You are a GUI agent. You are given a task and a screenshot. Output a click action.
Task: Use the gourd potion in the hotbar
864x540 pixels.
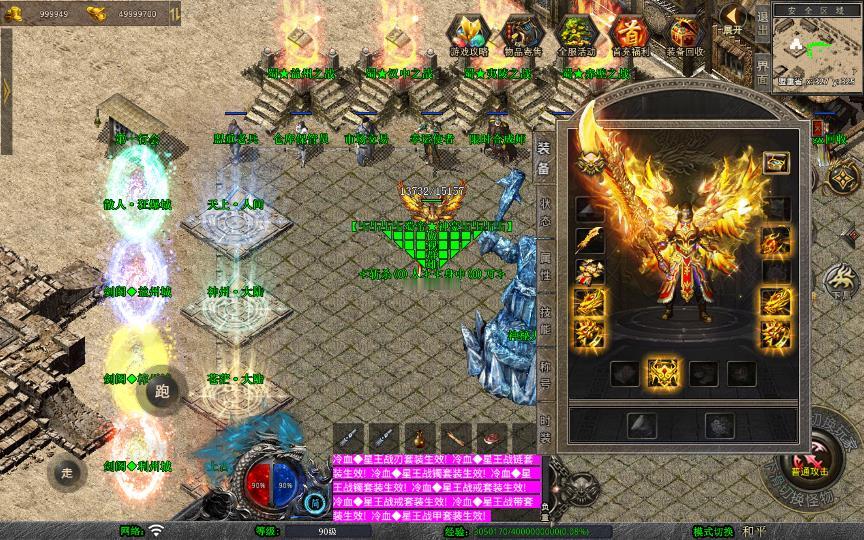point(417,438)
